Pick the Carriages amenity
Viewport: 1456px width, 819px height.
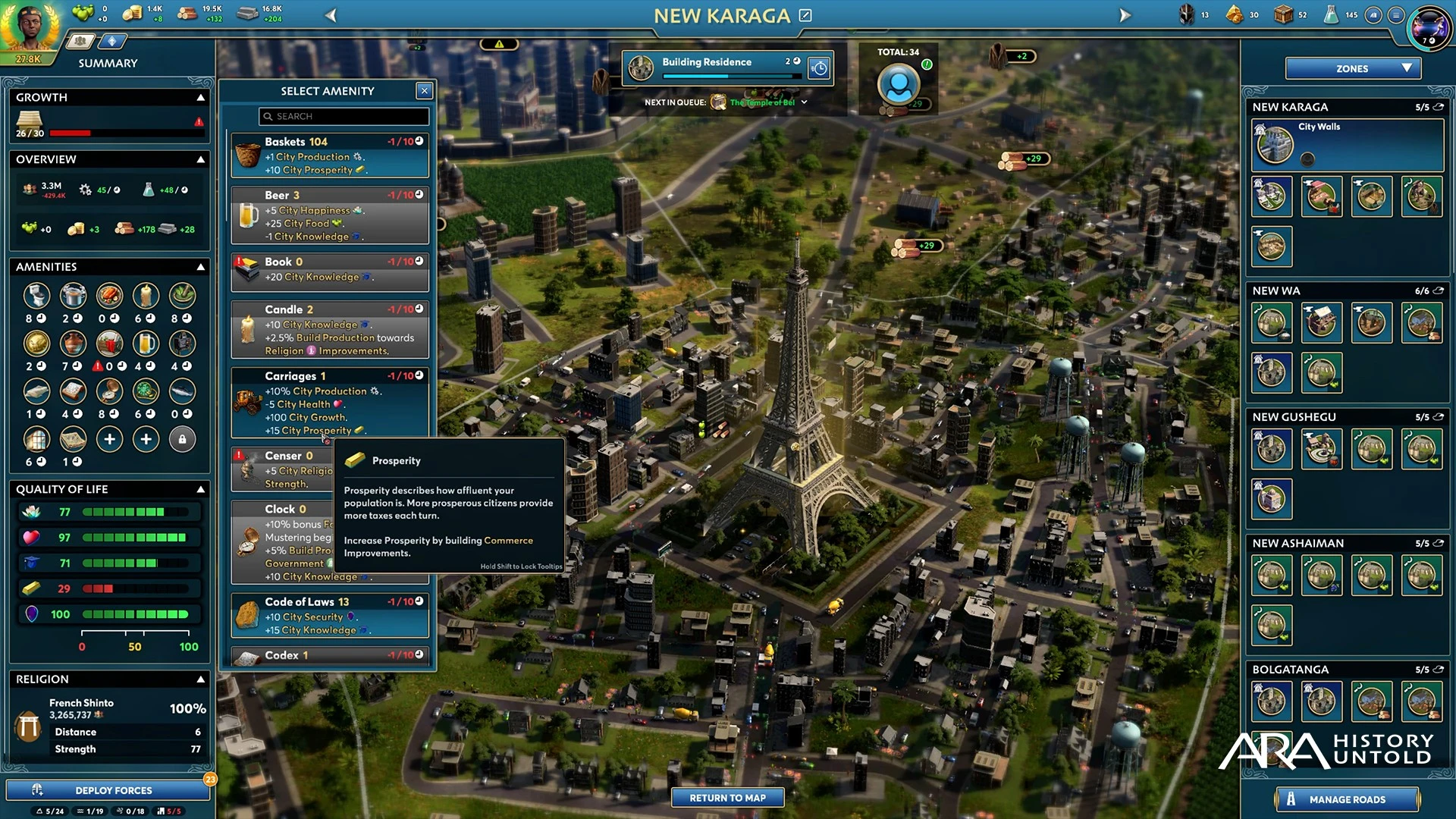(x=330, y=402)
